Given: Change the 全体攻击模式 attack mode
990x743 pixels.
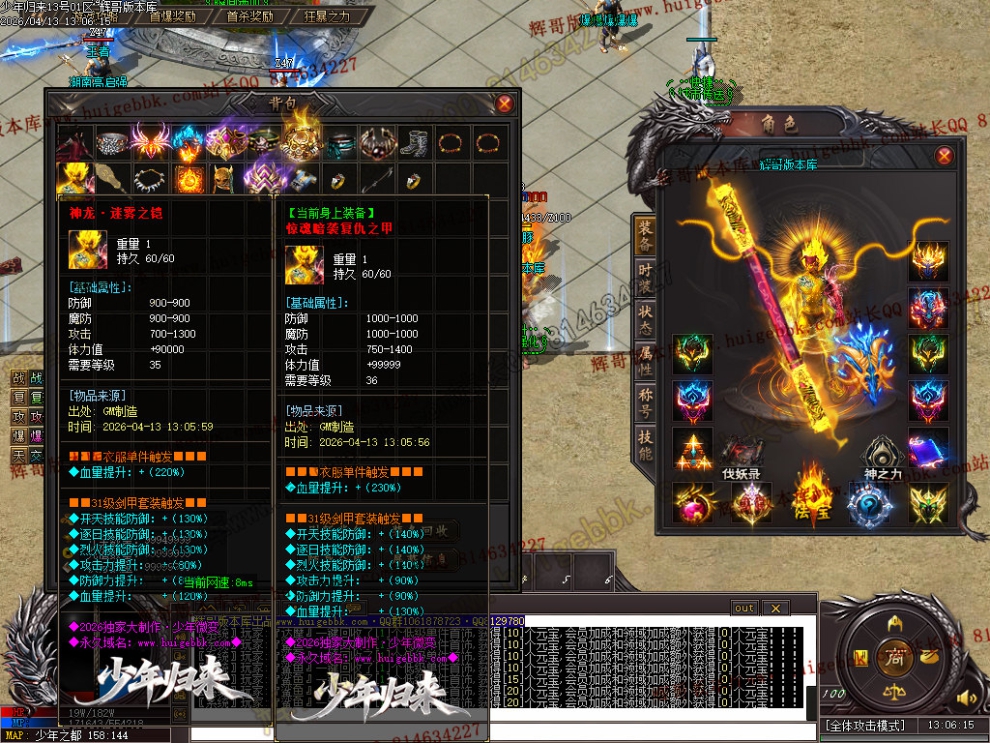Looking at the screenshot, I should 863,725.
